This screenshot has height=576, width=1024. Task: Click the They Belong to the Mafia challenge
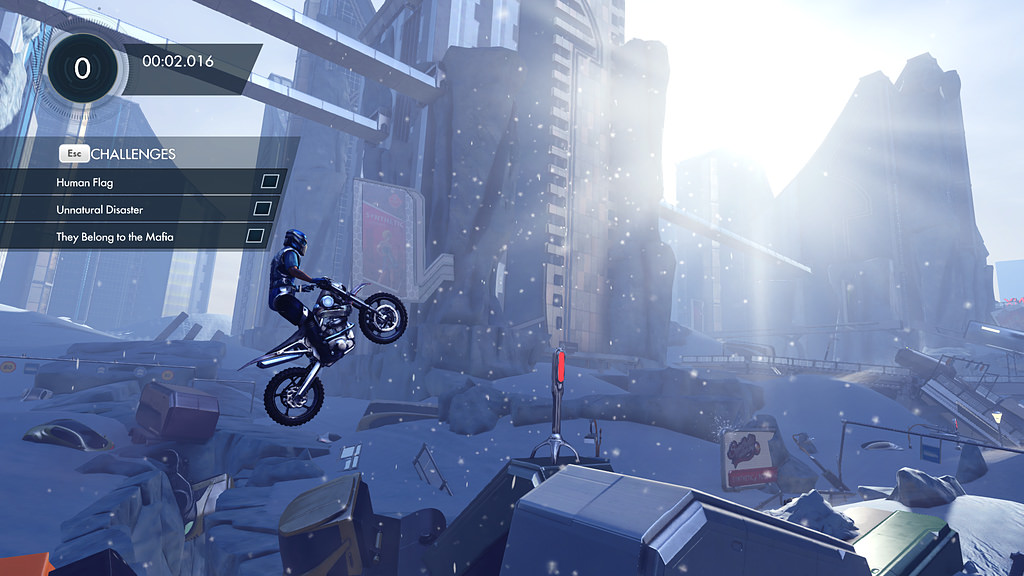(115, 237)
